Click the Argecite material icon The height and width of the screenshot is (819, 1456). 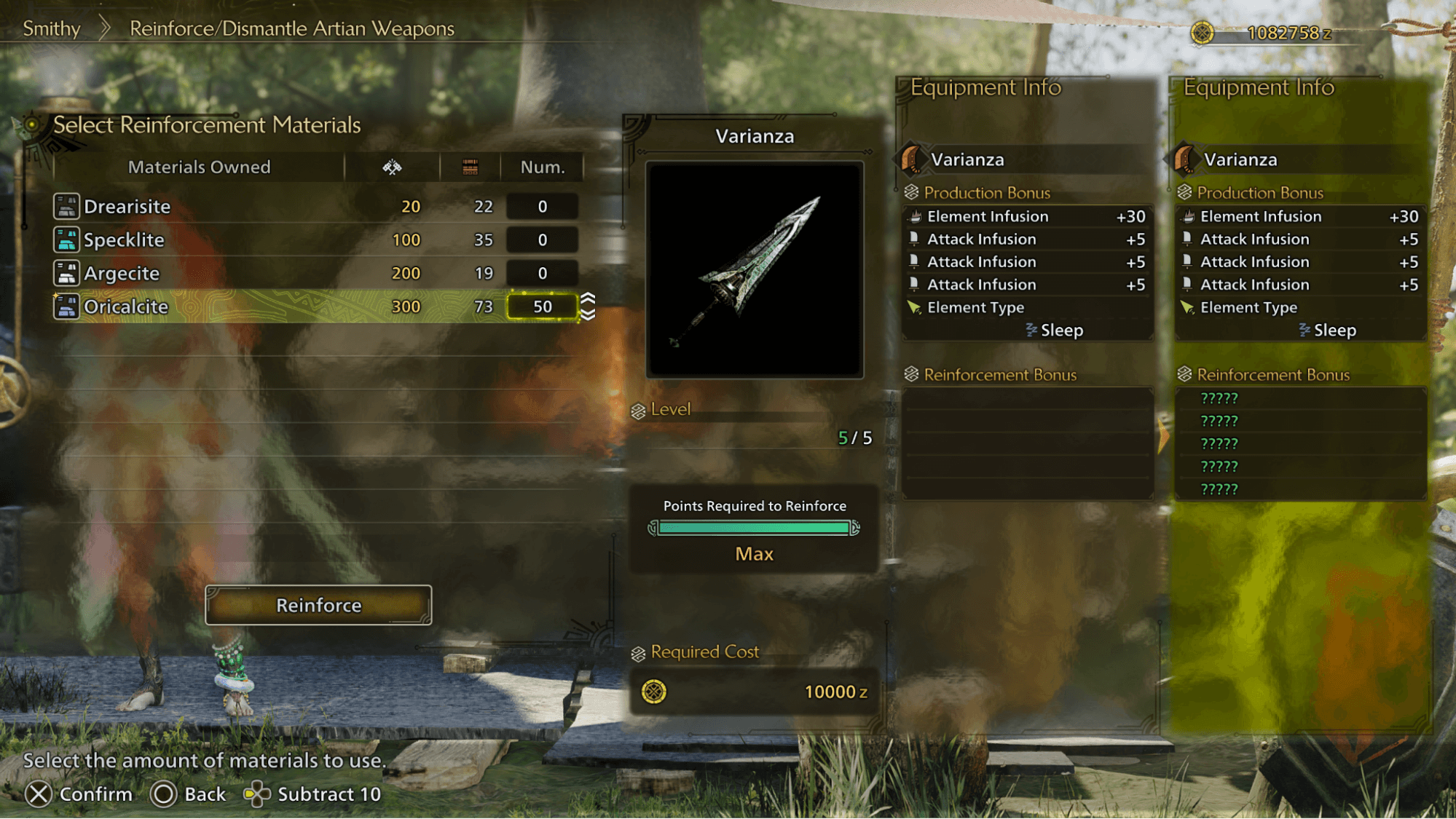66,274
